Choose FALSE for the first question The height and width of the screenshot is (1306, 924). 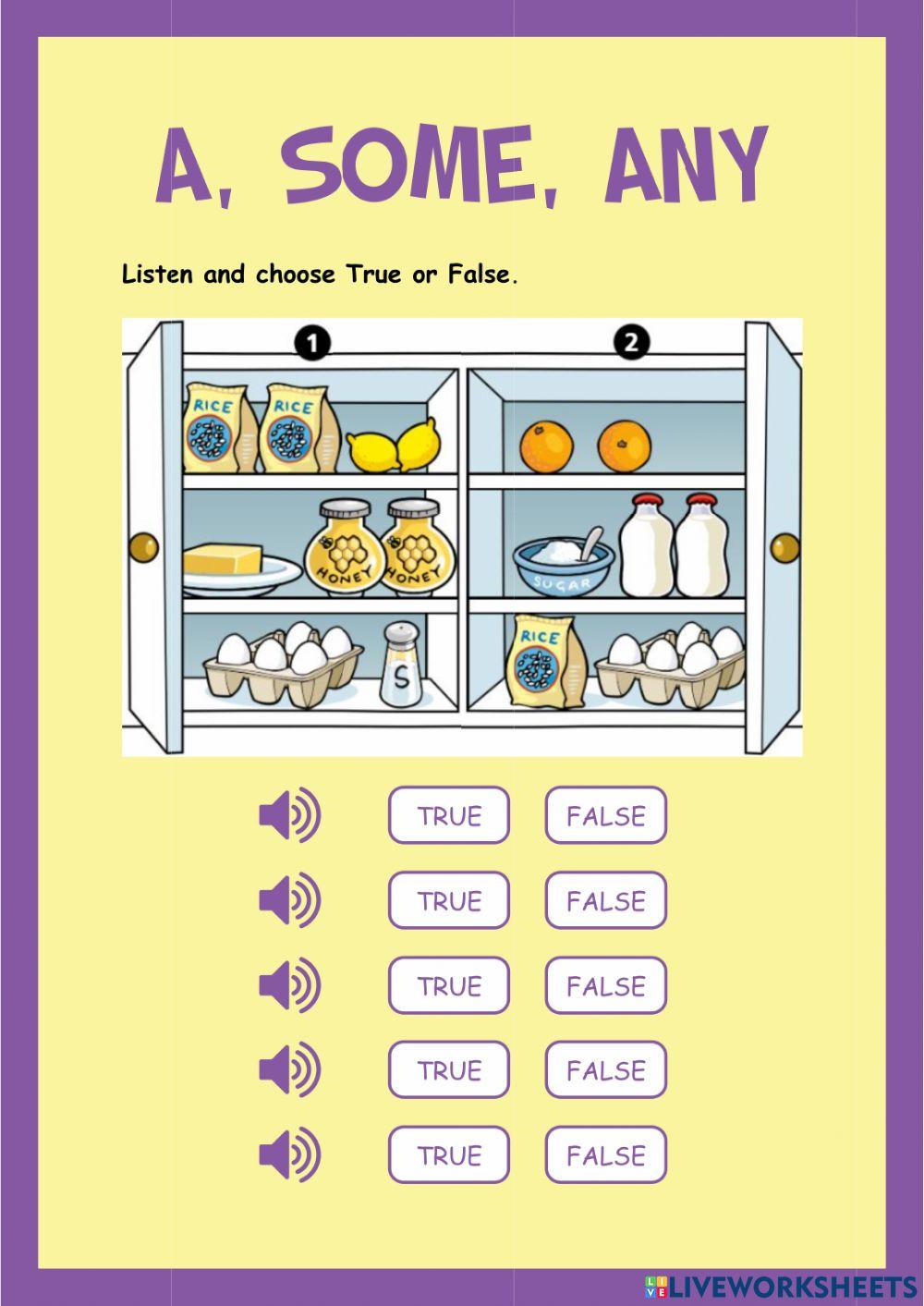tap(605, 815)
